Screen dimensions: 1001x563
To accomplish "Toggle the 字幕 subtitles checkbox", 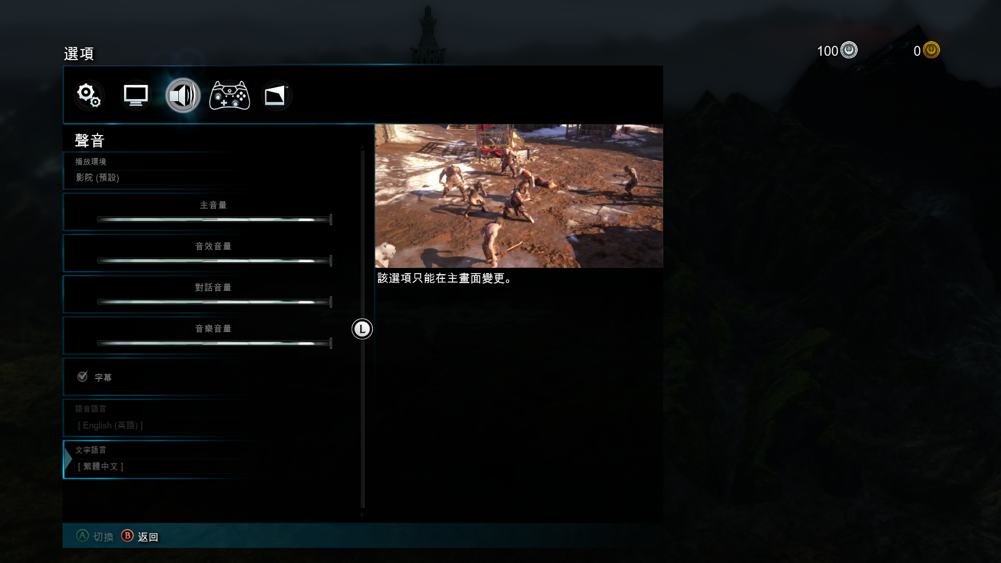I will click(83, 377).
